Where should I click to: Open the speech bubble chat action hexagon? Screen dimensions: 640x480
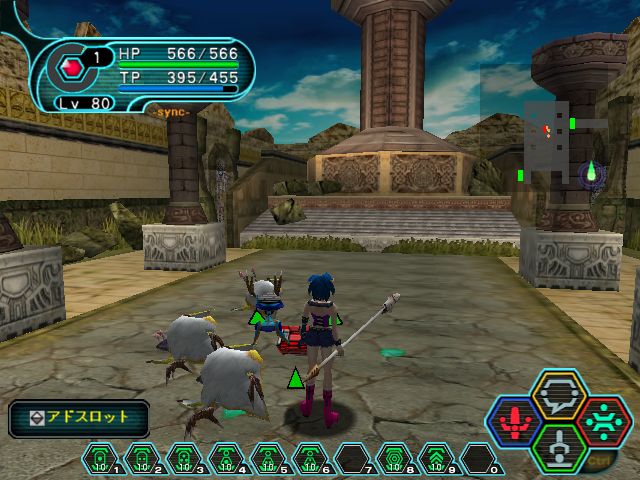pyautogui.click(x=557, y=398)
